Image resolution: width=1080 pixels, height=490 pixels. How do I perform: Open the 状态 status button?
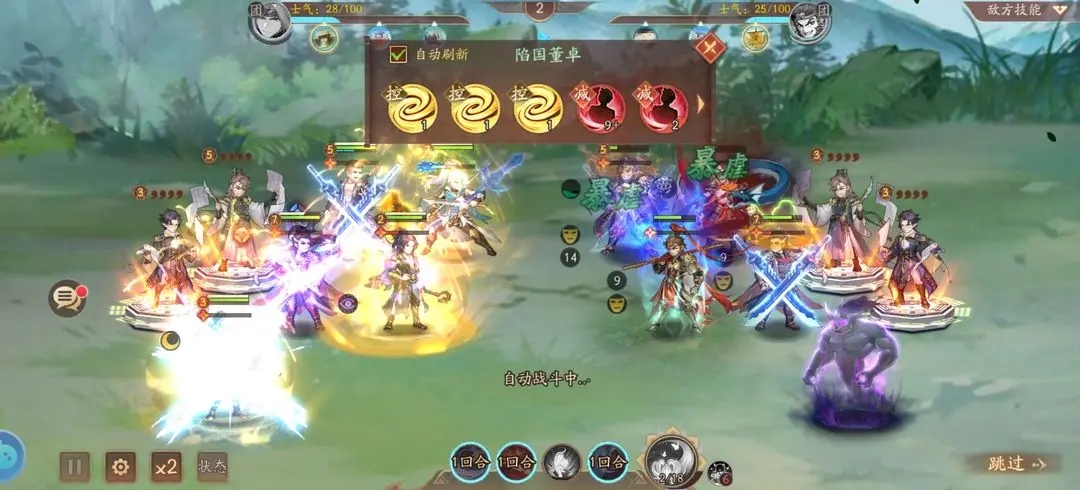click(212, 466)
